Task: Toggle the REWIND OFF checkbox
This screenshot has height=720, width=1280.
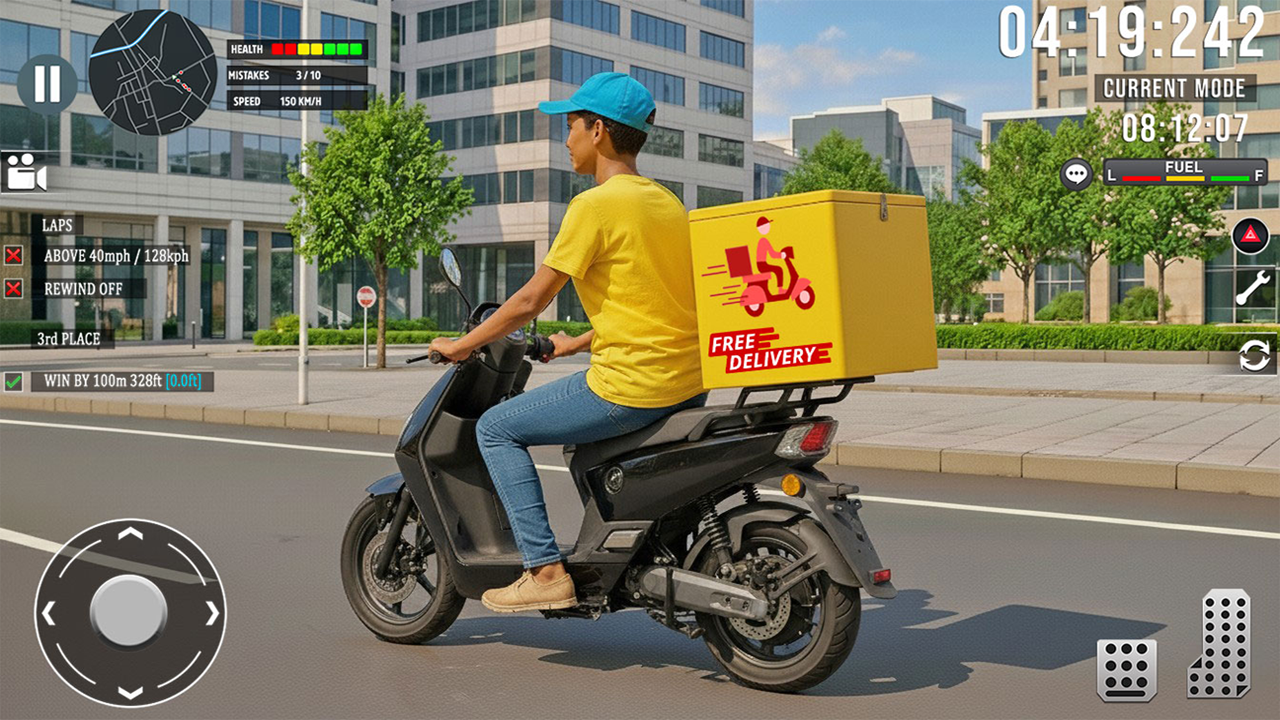Action: pos(14,289)
